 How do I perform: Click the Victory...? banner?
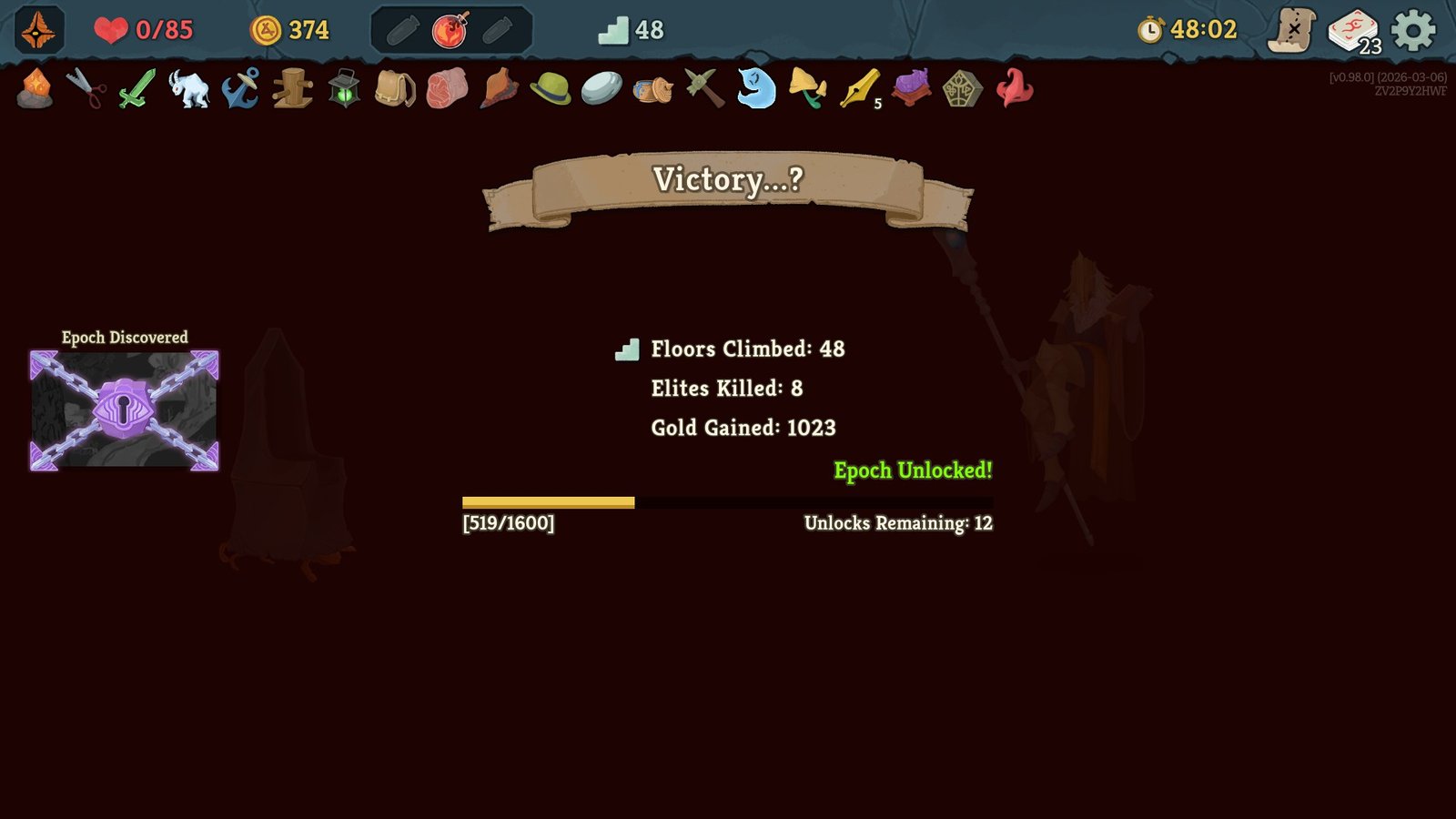728,179
